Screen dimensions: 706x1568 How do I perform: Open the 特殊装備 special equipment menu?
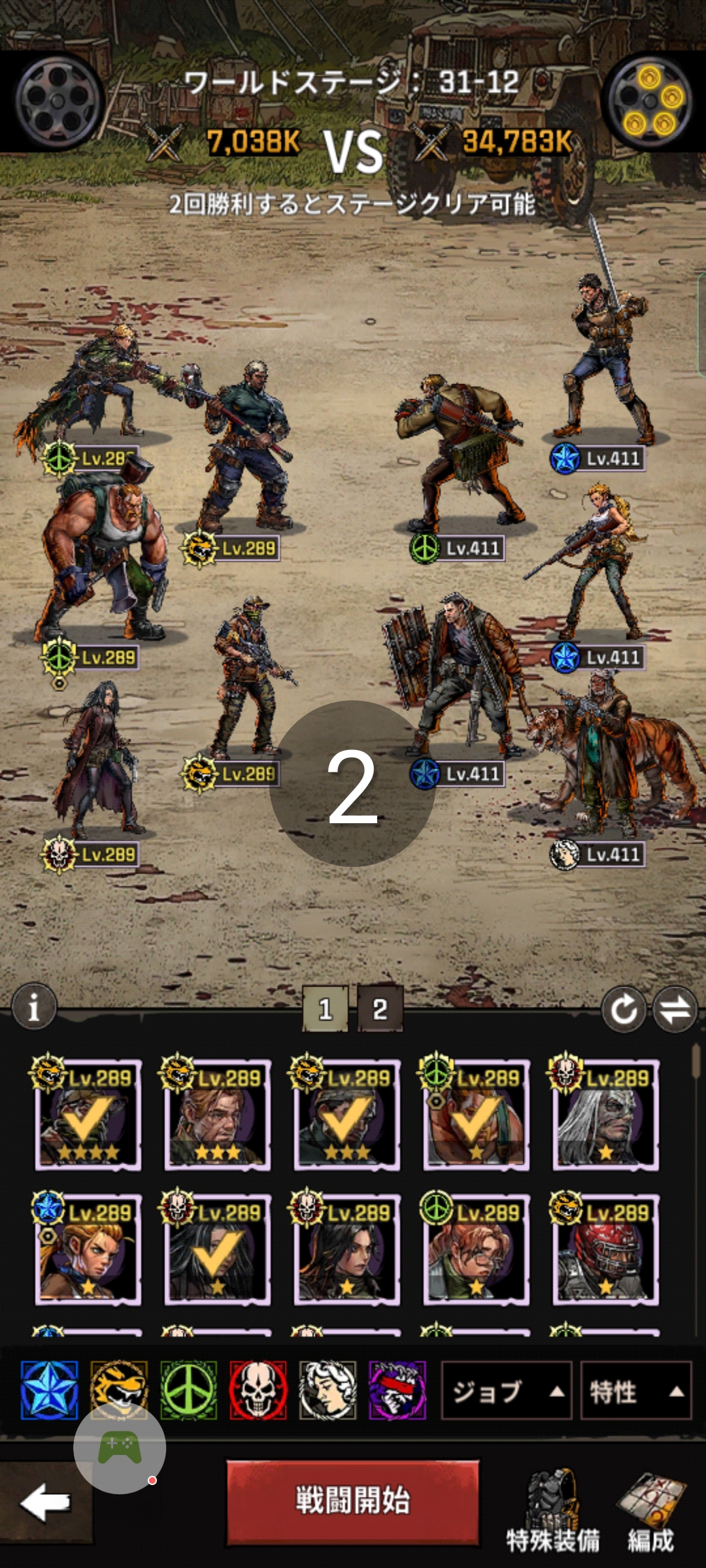(552, 1509)
